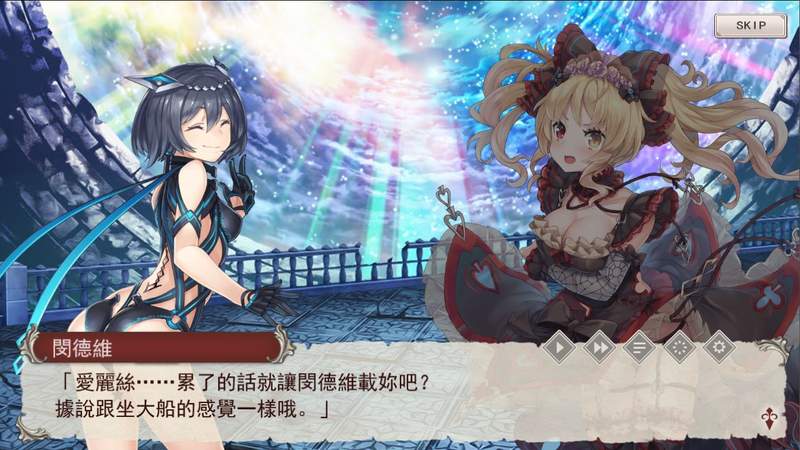
Task: Click the dotted circle icon
Action: click(x=677, y=348)
